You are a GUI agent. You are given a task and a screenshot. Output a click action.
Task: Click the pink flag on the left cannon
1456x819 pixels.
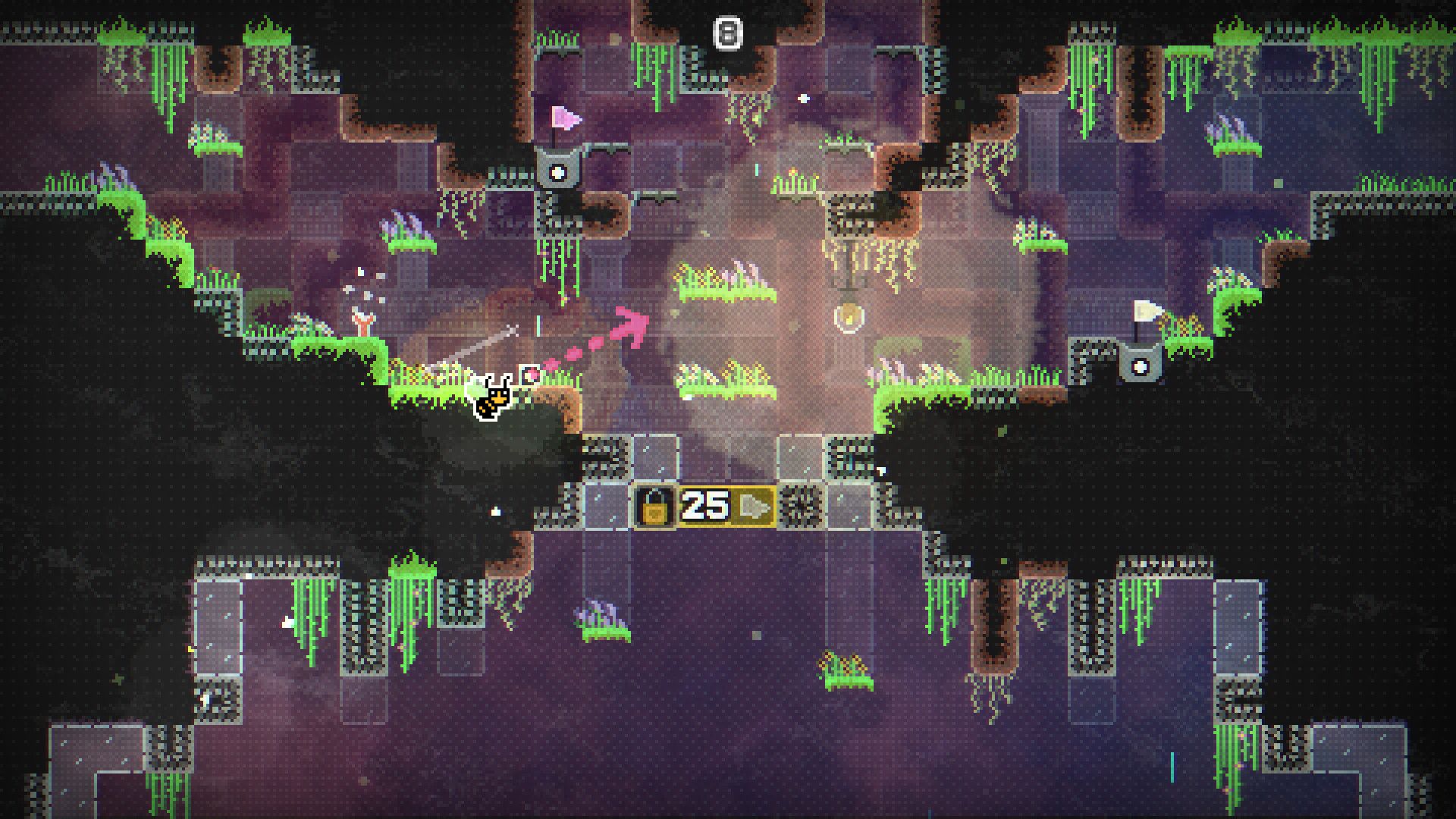(x=564, y=118)
